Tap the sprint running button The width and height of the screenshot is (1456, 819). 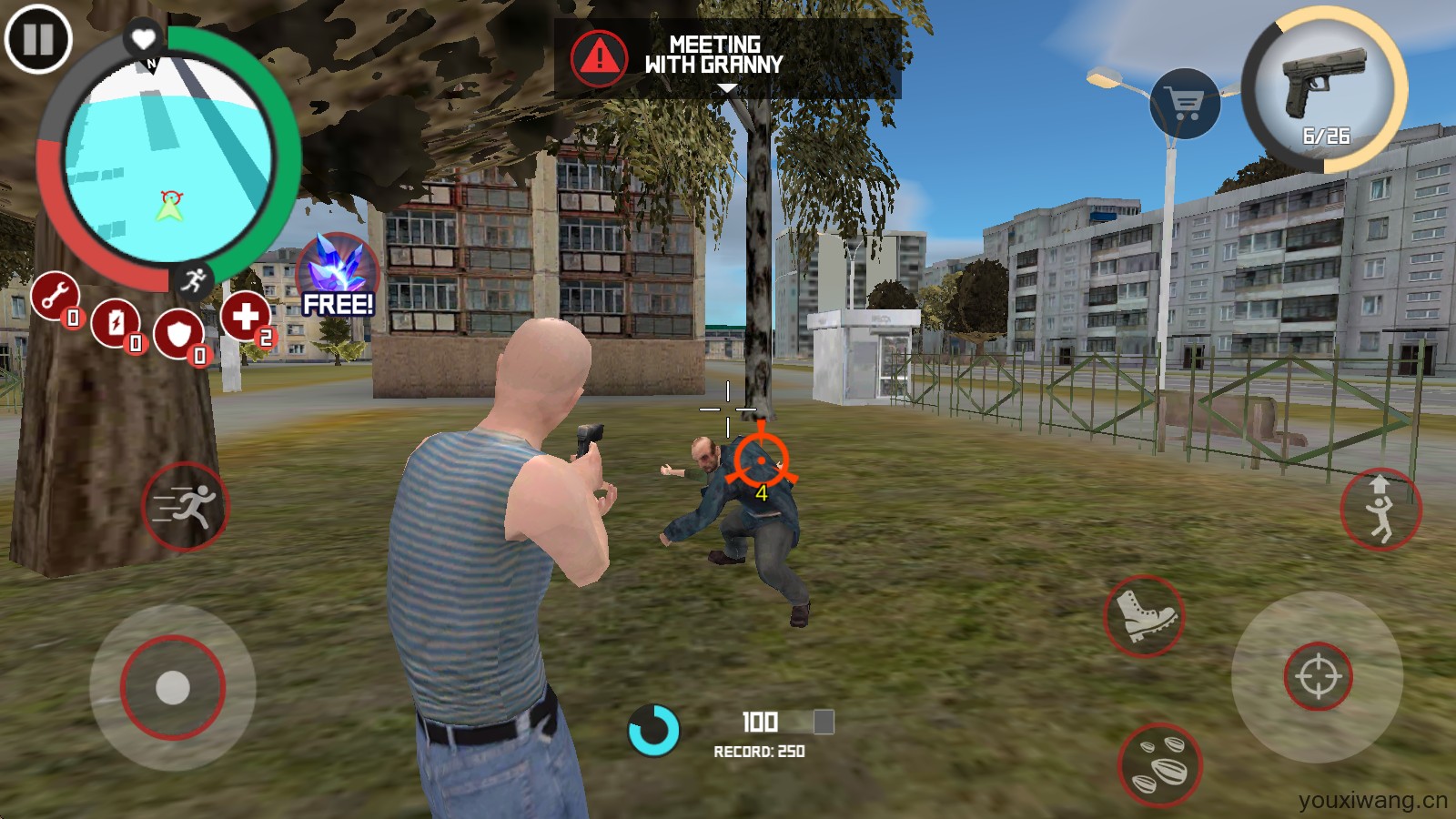pos(186,506)
